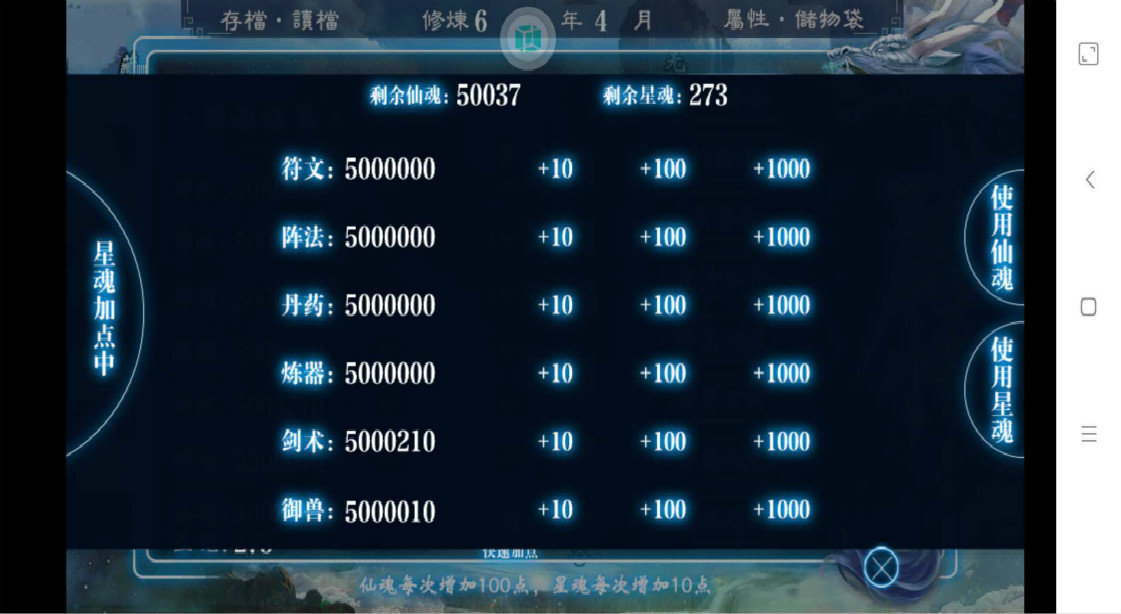Screen dimensions: 1121x614
Task: Boost 炼器 by +1000
Action: coord(781,373)
